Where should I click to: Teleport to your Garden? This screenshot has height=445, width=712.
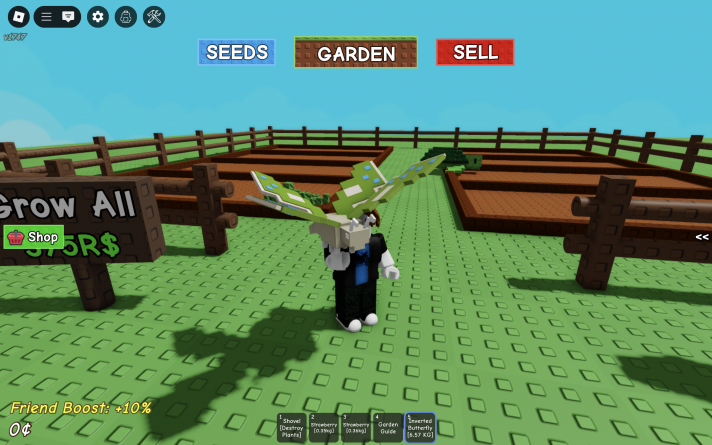356,53
